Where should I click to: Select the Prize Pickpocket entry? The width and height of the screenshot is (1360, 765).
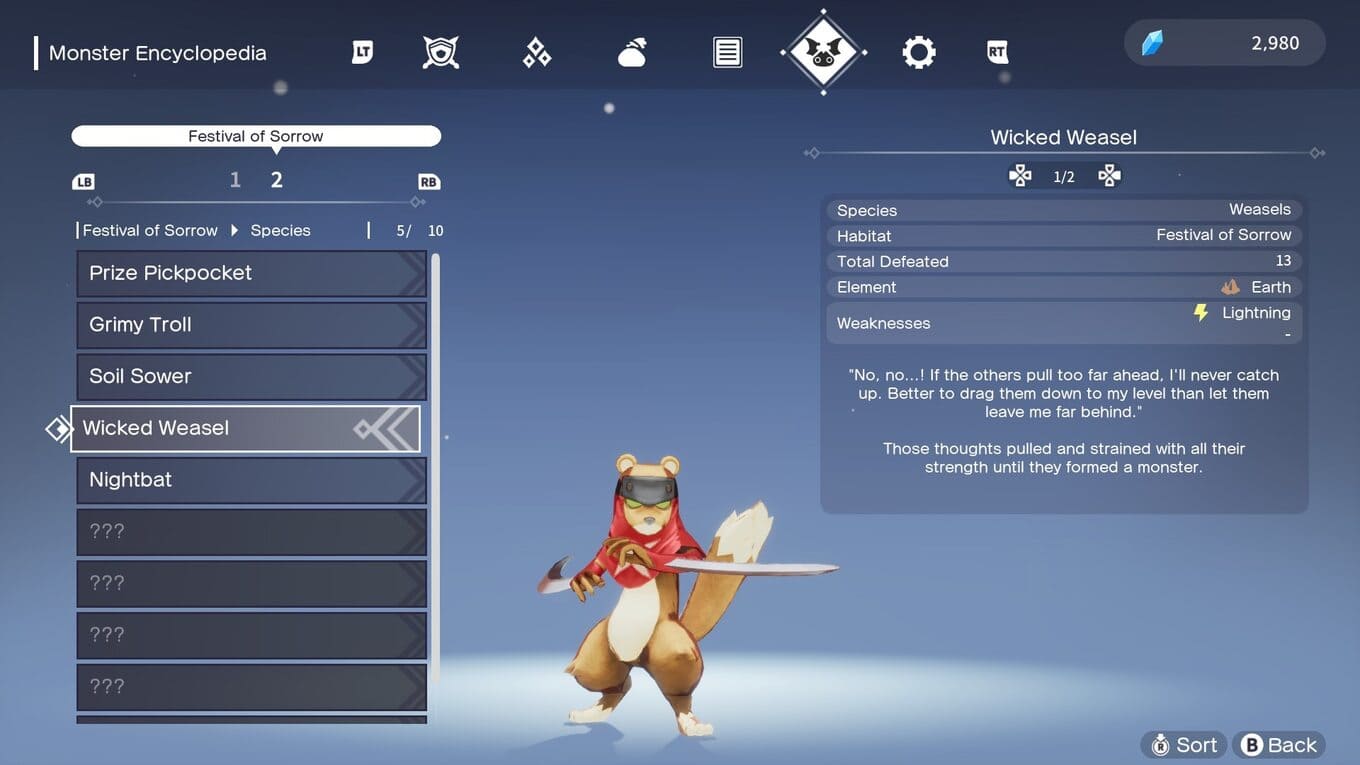tap(251, 273)
